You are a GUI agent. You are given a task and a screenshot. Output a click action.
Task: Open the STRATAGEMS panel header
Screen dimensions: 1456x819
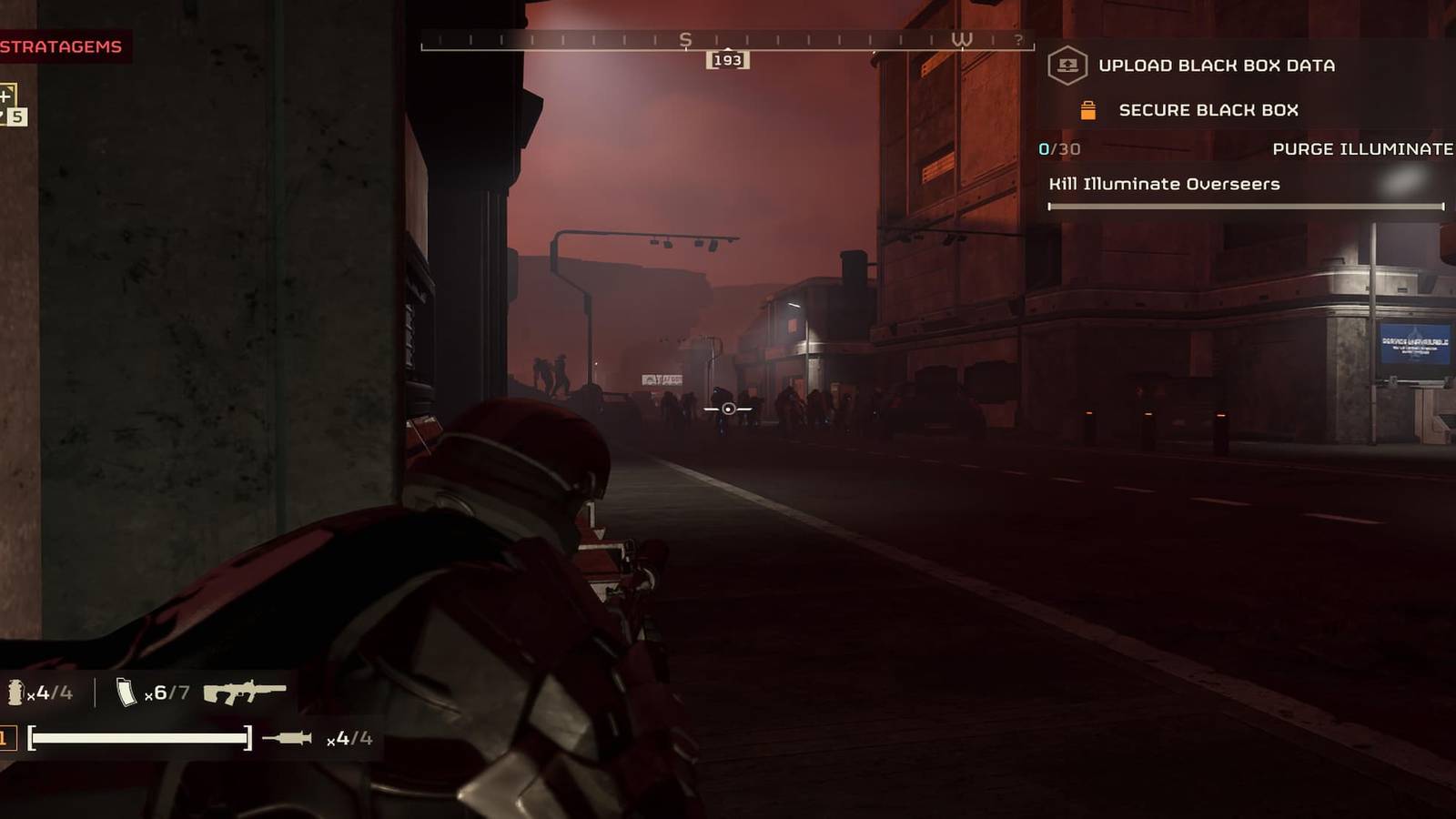[x=59, y=44]
